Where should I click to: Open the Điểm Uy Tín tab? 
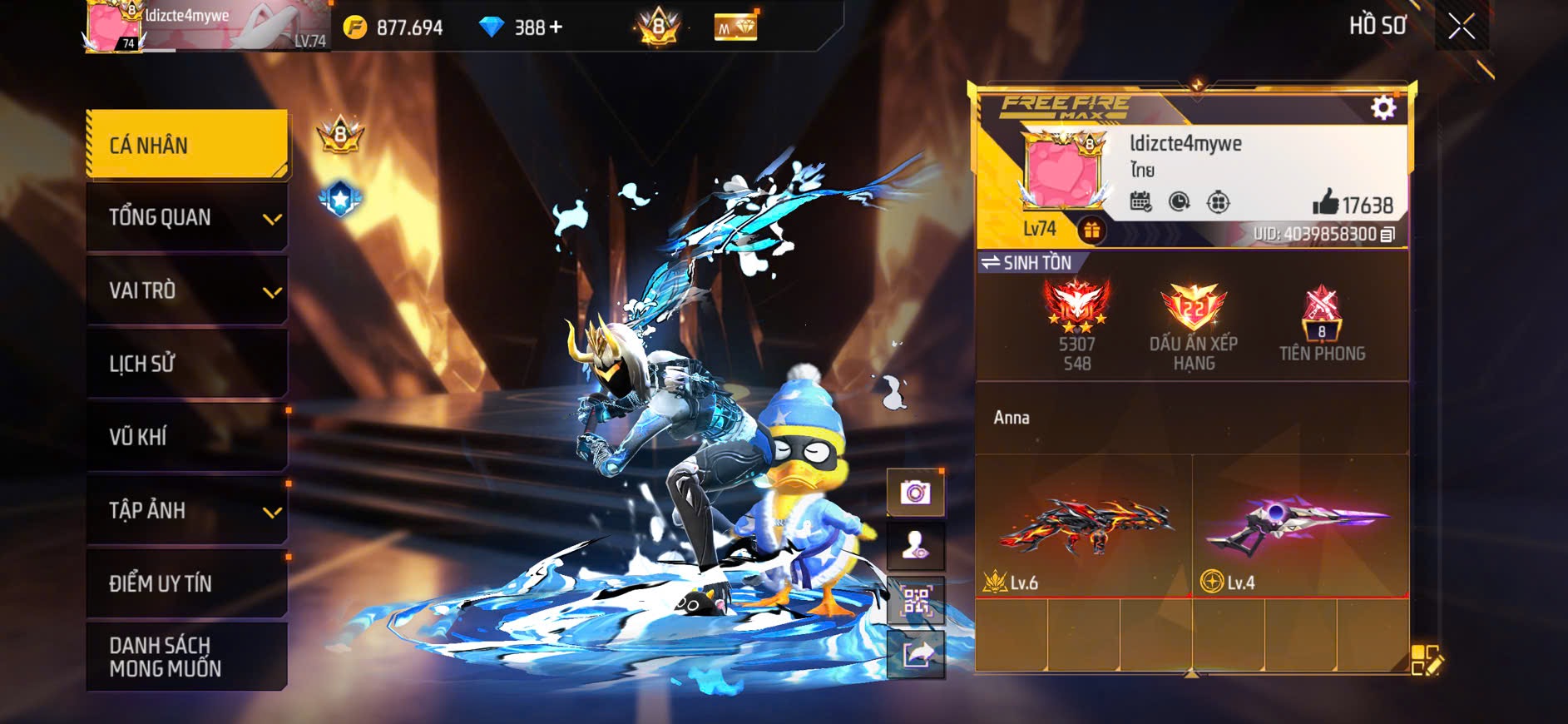click(x=187, y=583)
